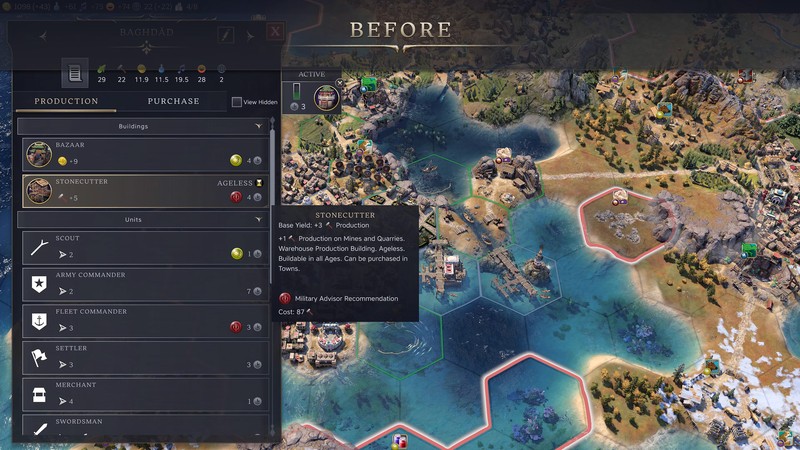Rename city with the quill icon
This screenshot has width=800, height=450.
click(227, 35)
